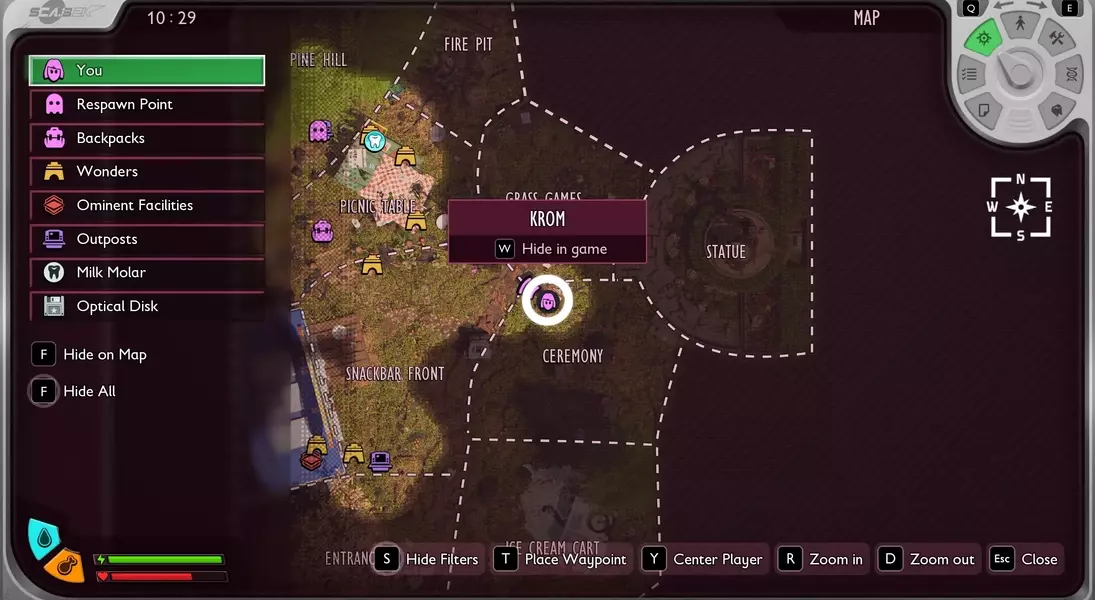Choose the Wonders filter entry
The width and height of the screenshot is (1095, 600).
(x=146, y=171)
